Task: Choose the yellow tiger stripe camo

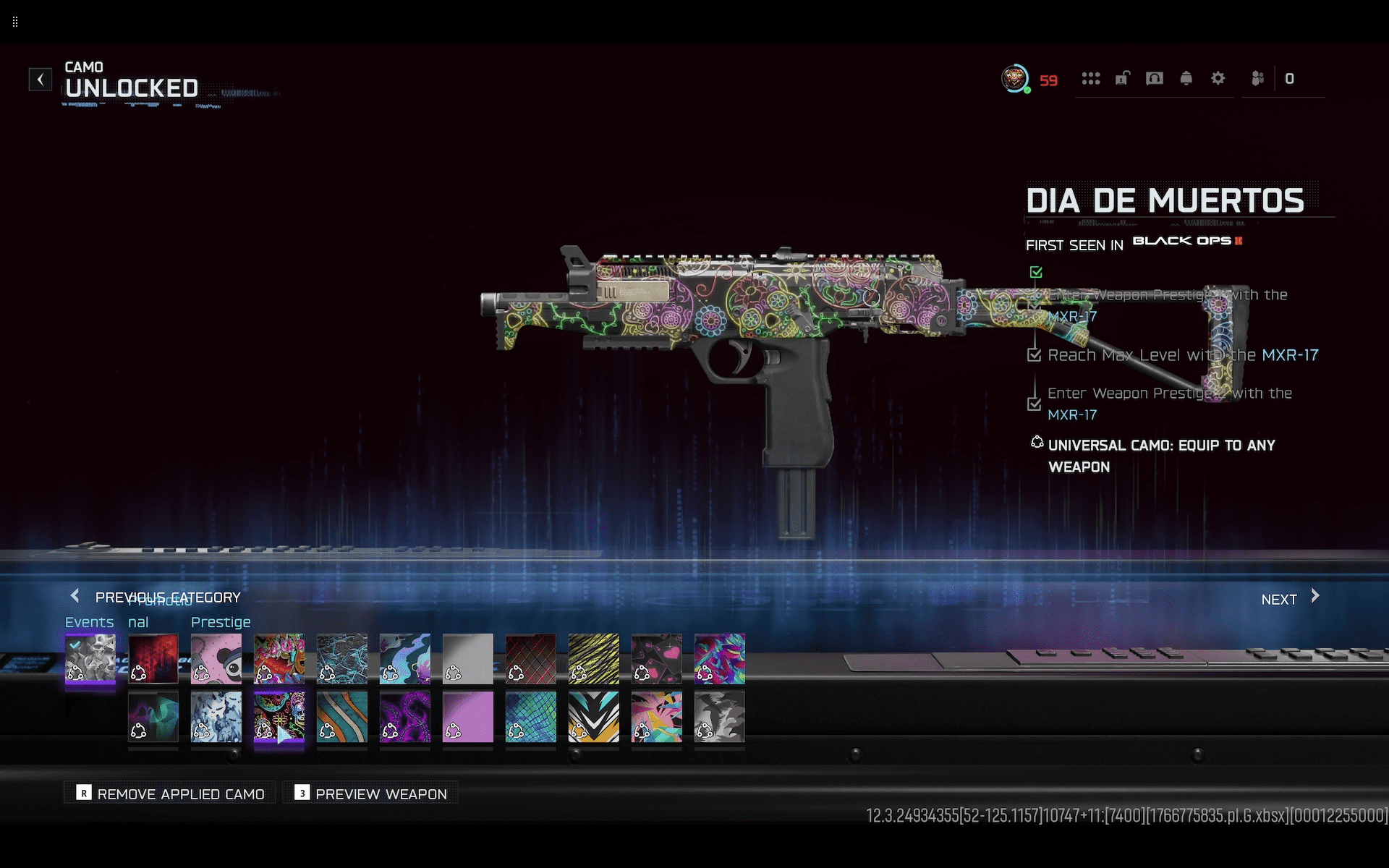Action: (x=594, y=659)
